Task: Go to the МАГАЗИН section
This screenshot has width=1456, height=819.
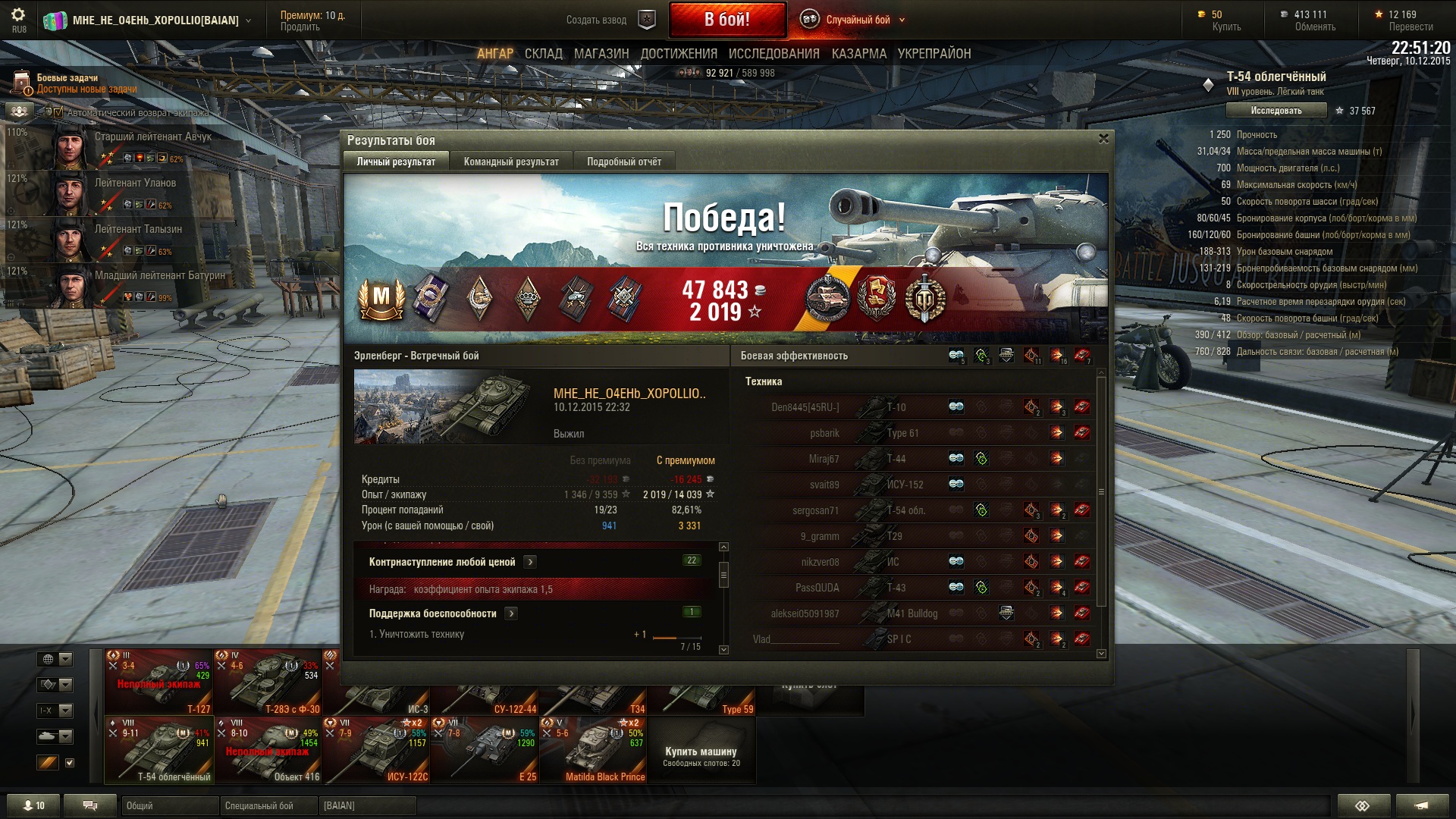Action: tap(601, 54)
